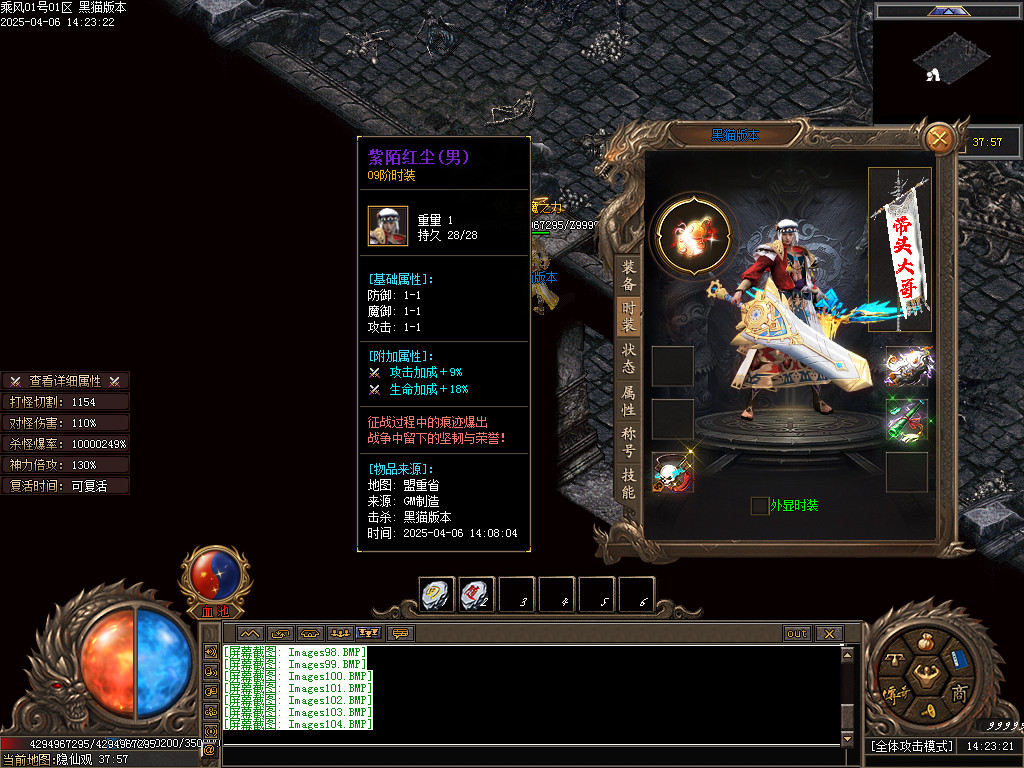1024x768 pixels.
Task: Close the character panel
Action: pos(939,138)
